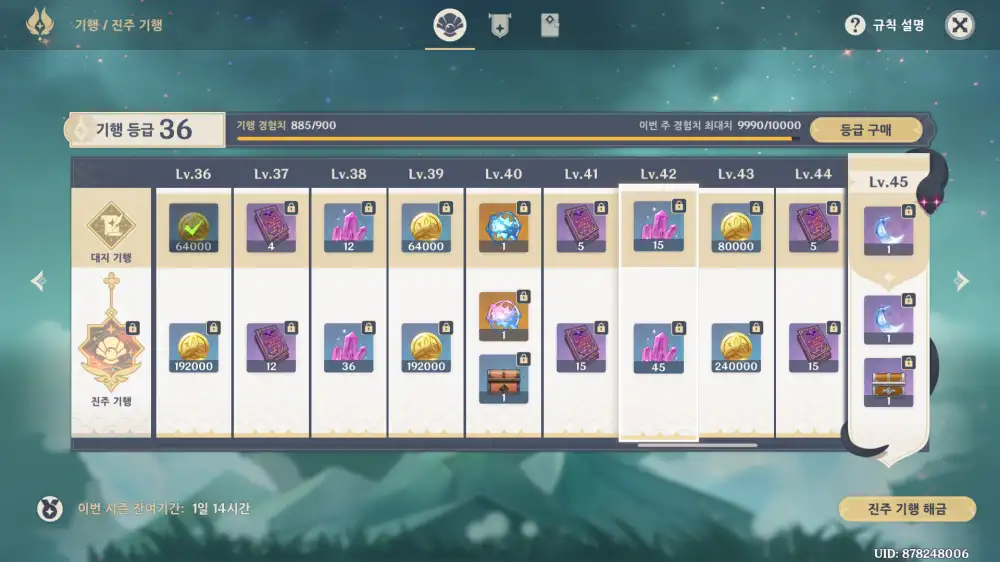Choose the 80000 mora reward at Lv.43
This screenshot has width=1000, height=562.
(x=736, y=227)
